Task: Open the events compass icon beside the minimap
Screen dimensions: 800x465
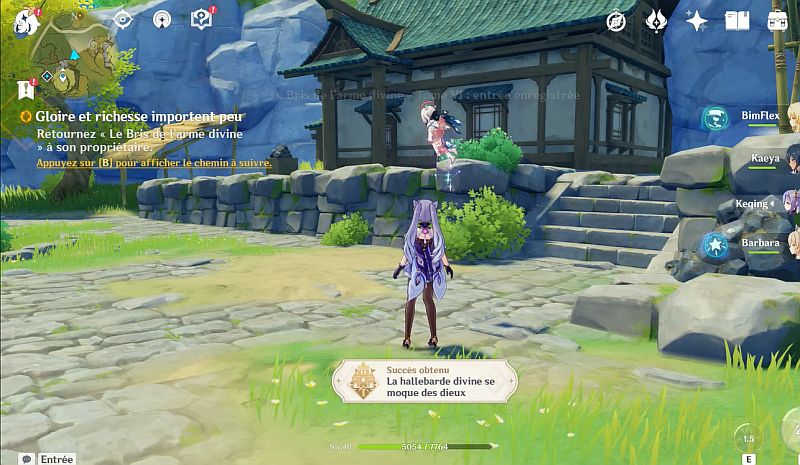Action: pos(122,18)
